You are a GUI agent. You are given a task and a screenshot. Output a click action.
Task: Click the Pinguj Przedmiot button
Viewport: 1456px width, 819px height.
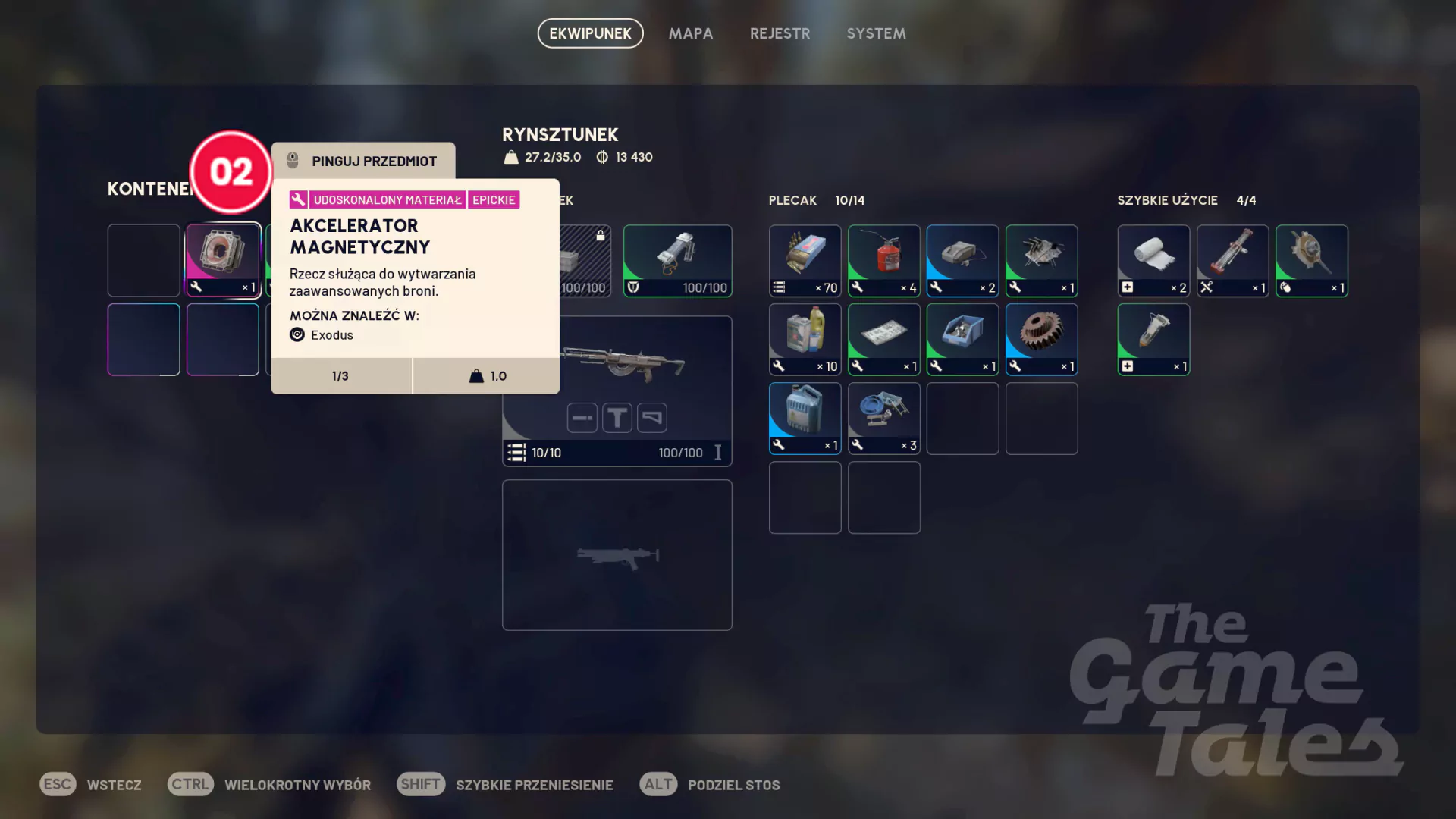[x=364, y=161]
